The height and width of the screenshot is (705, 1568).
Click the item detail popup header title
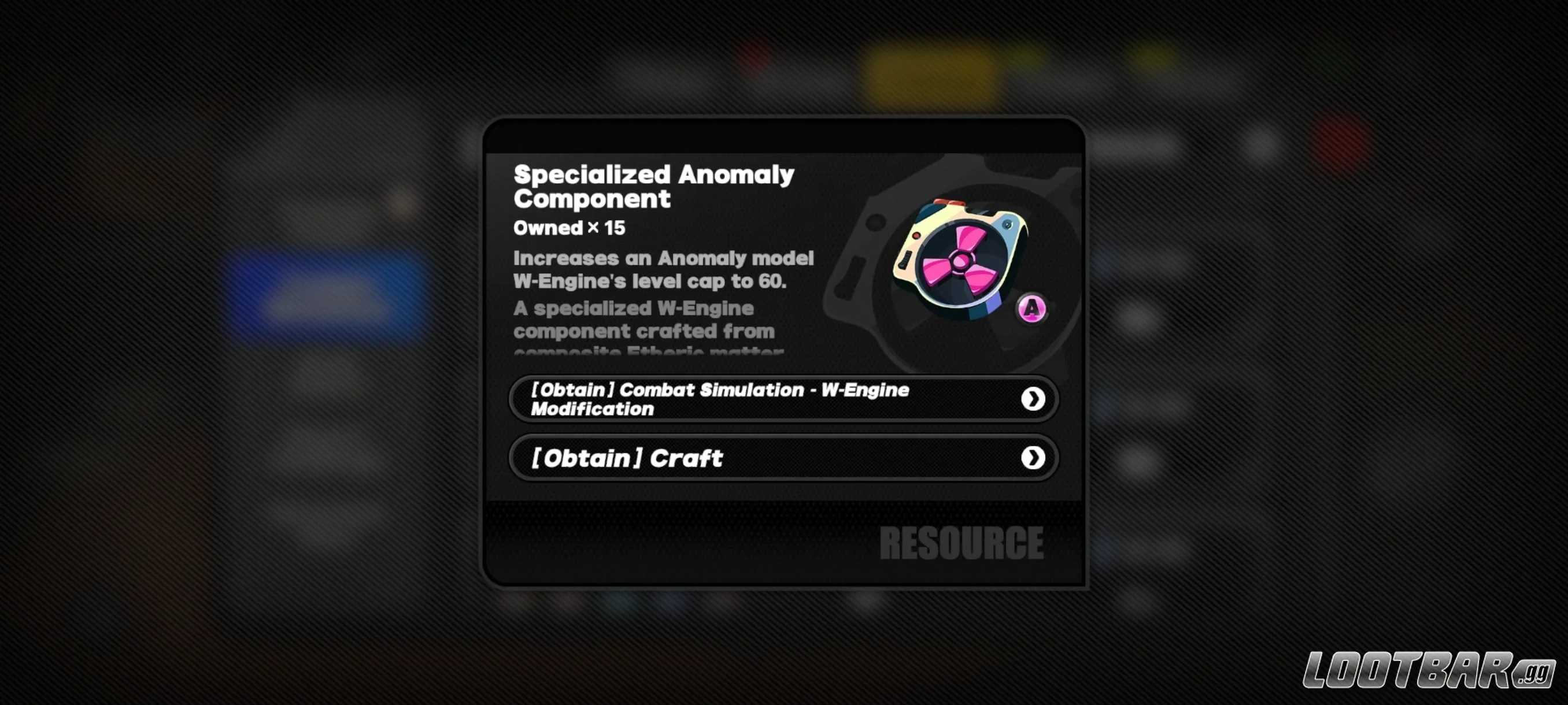click(653, 187)
